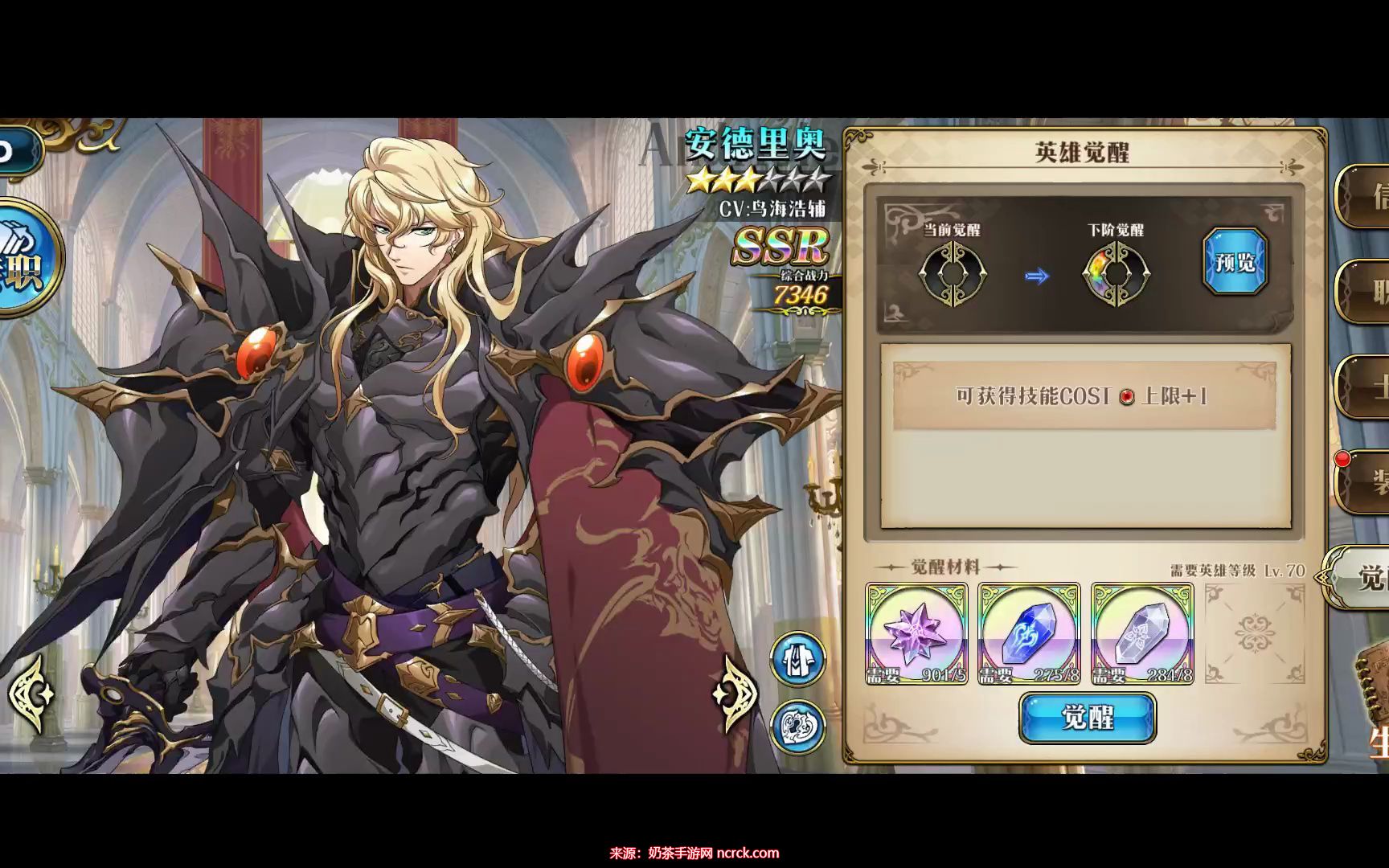Select the white crystal awakening material
Viewport: 1389px width, 868px height.
(x=1141, y=634)
